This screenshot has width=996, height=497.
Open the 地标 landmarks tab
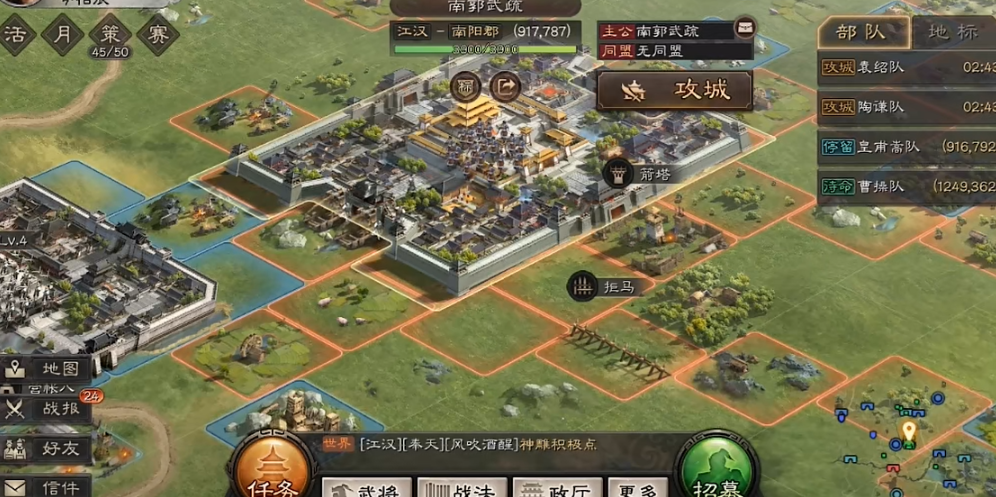(951, 31)
